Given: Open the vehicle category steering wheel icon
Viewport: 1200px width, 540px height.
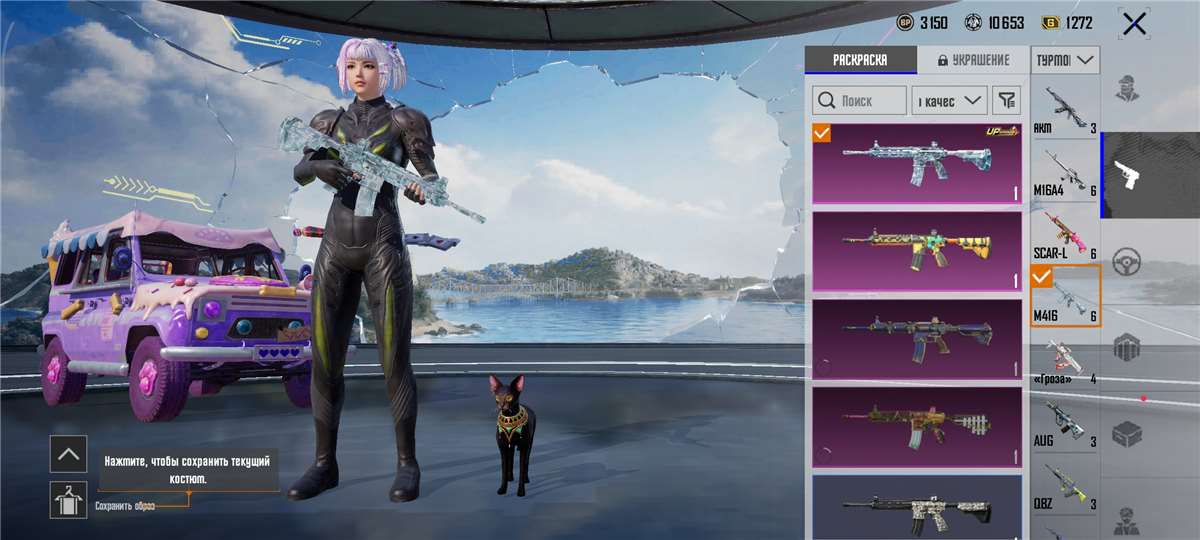Looking at the screenshot, I should [x=1127, y=260].
